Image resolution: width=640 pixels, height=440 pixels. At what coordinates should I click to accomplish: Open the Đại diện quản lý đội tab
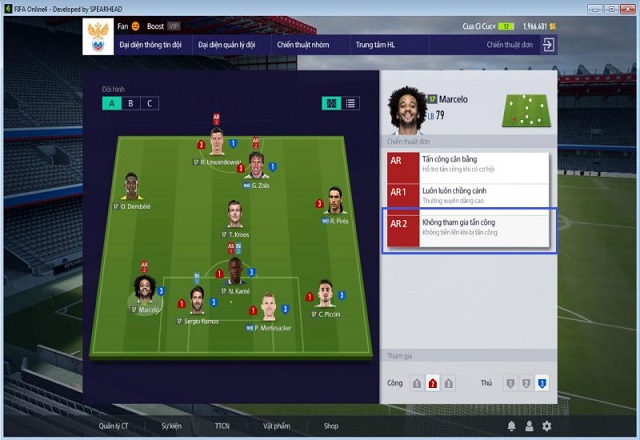pos(226,45)
